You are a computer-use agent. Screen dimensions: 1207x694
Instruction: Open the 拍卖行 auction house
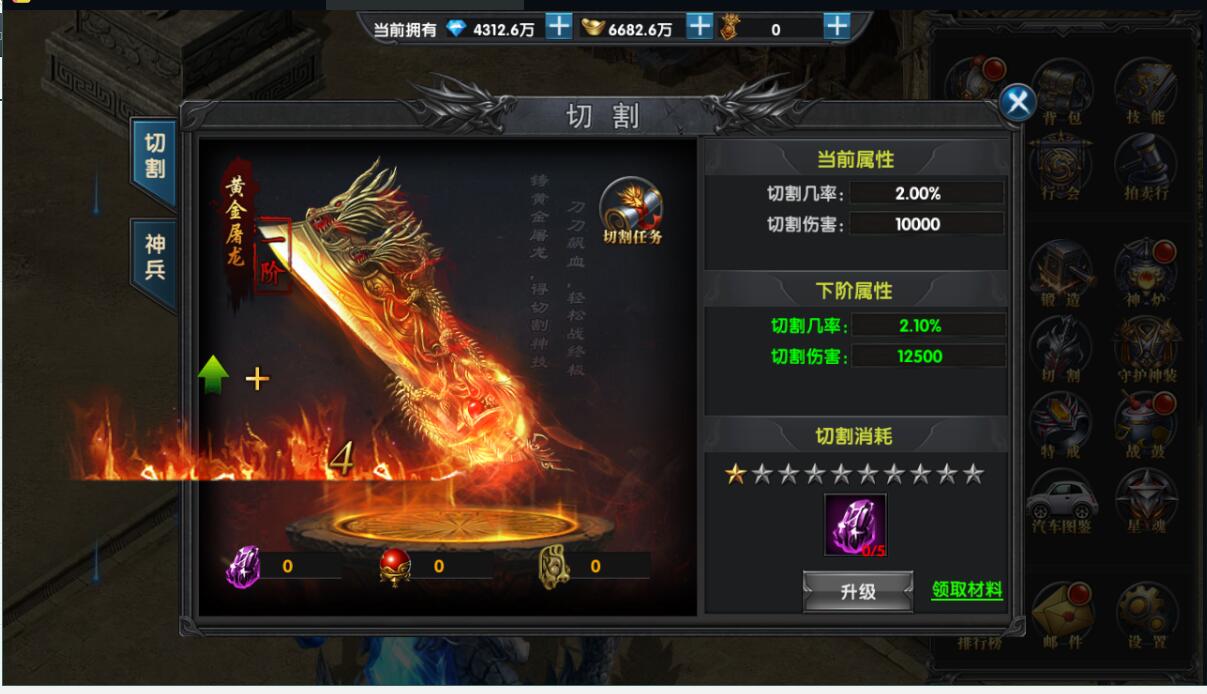[x=1145, y=168]
